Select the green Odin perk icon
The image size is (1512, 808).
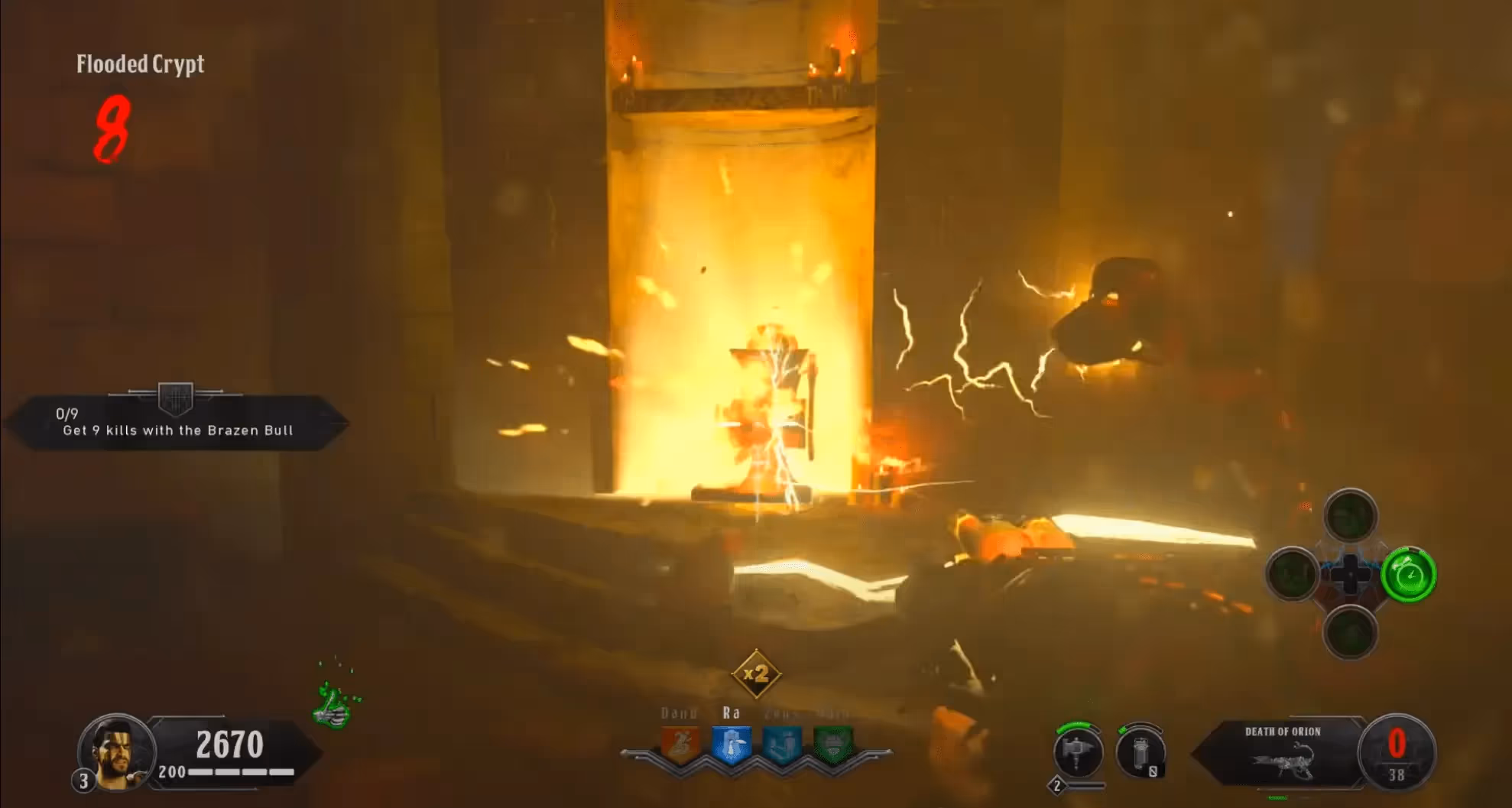tap(833, 745)
